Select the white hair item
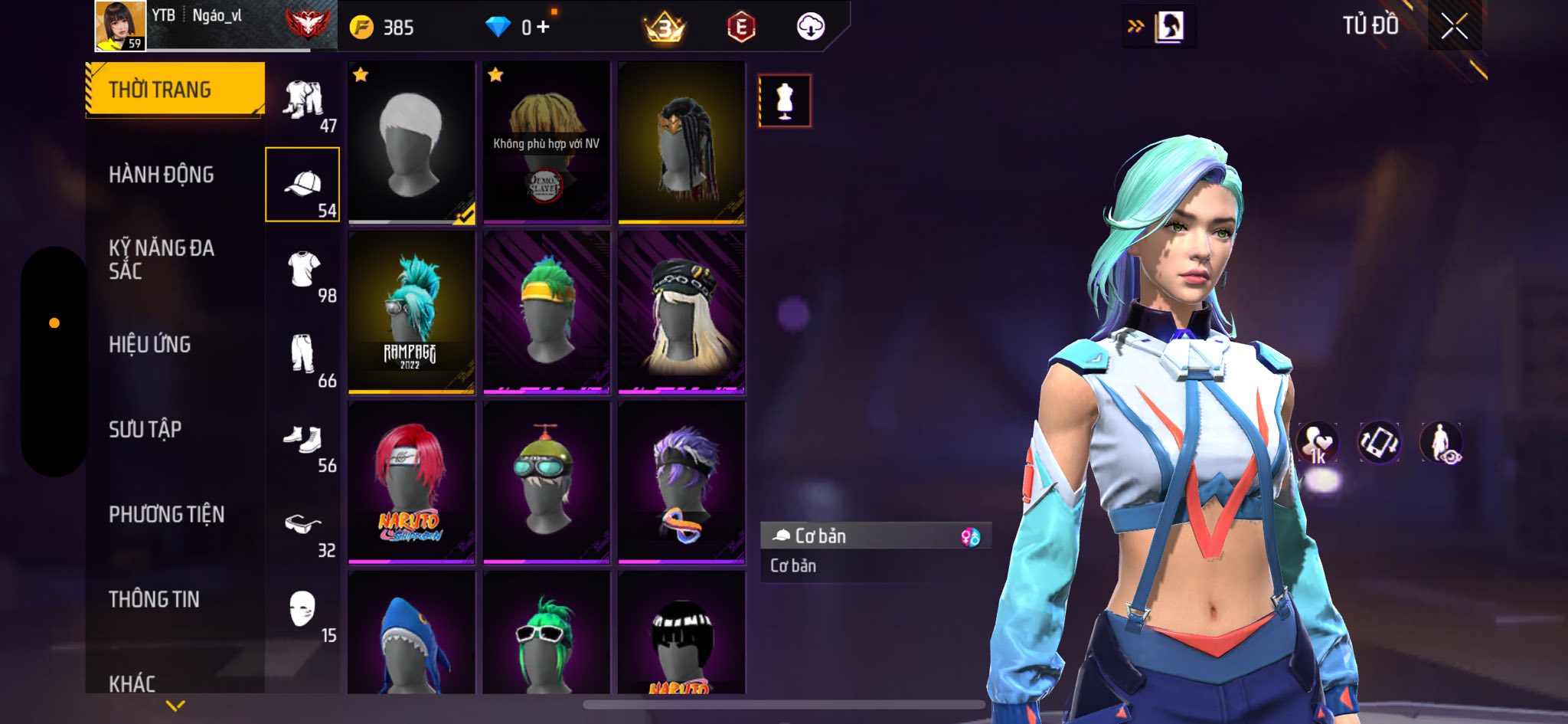Viewport: 1568px width, 724px height. [412, 143]
